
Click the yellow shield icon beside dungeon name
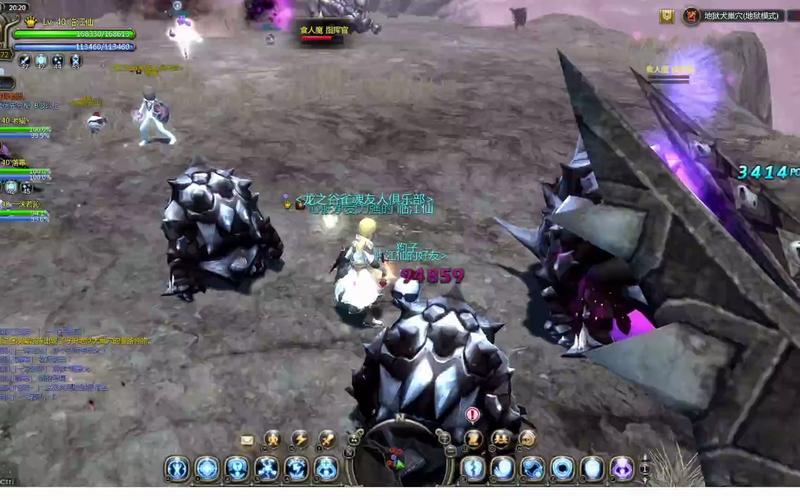667,16
